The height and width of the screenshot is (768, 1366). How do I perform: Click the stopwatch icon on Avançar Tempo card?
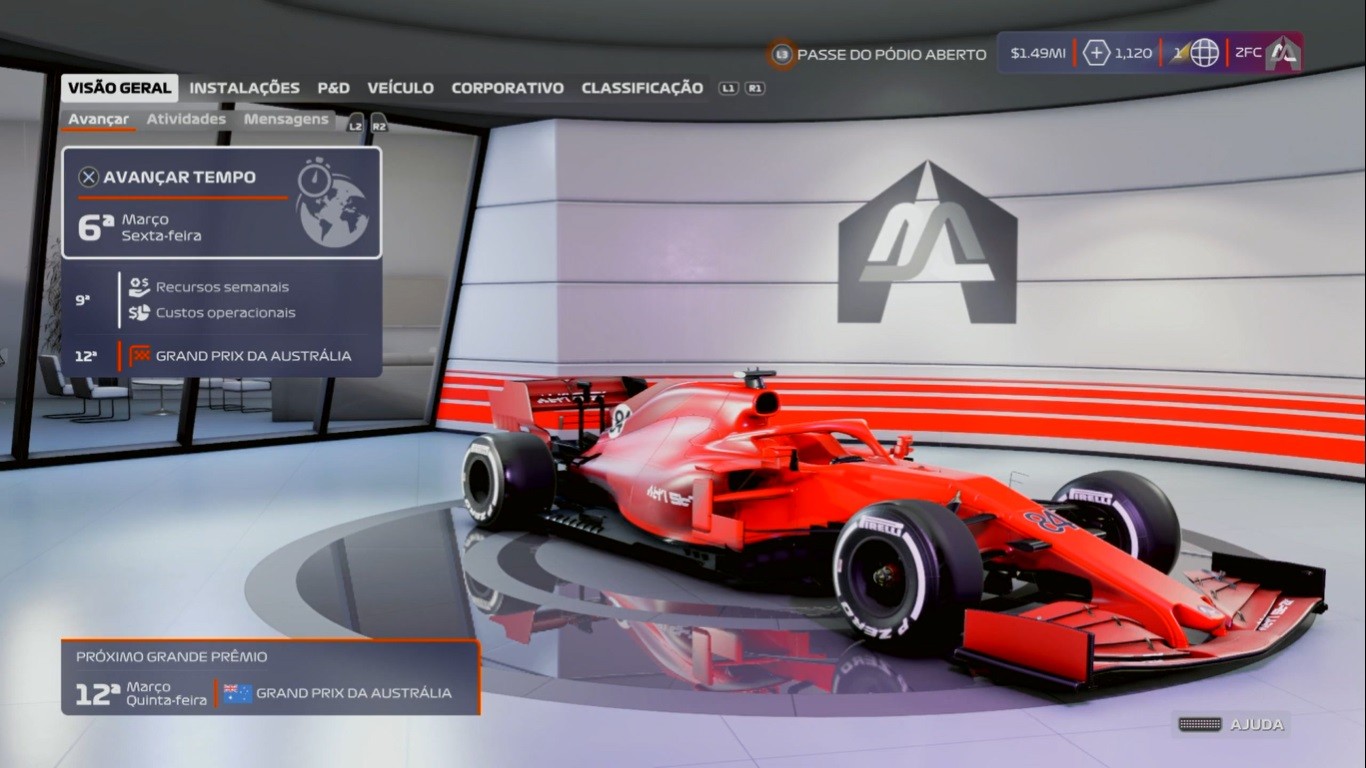[316, 178]
